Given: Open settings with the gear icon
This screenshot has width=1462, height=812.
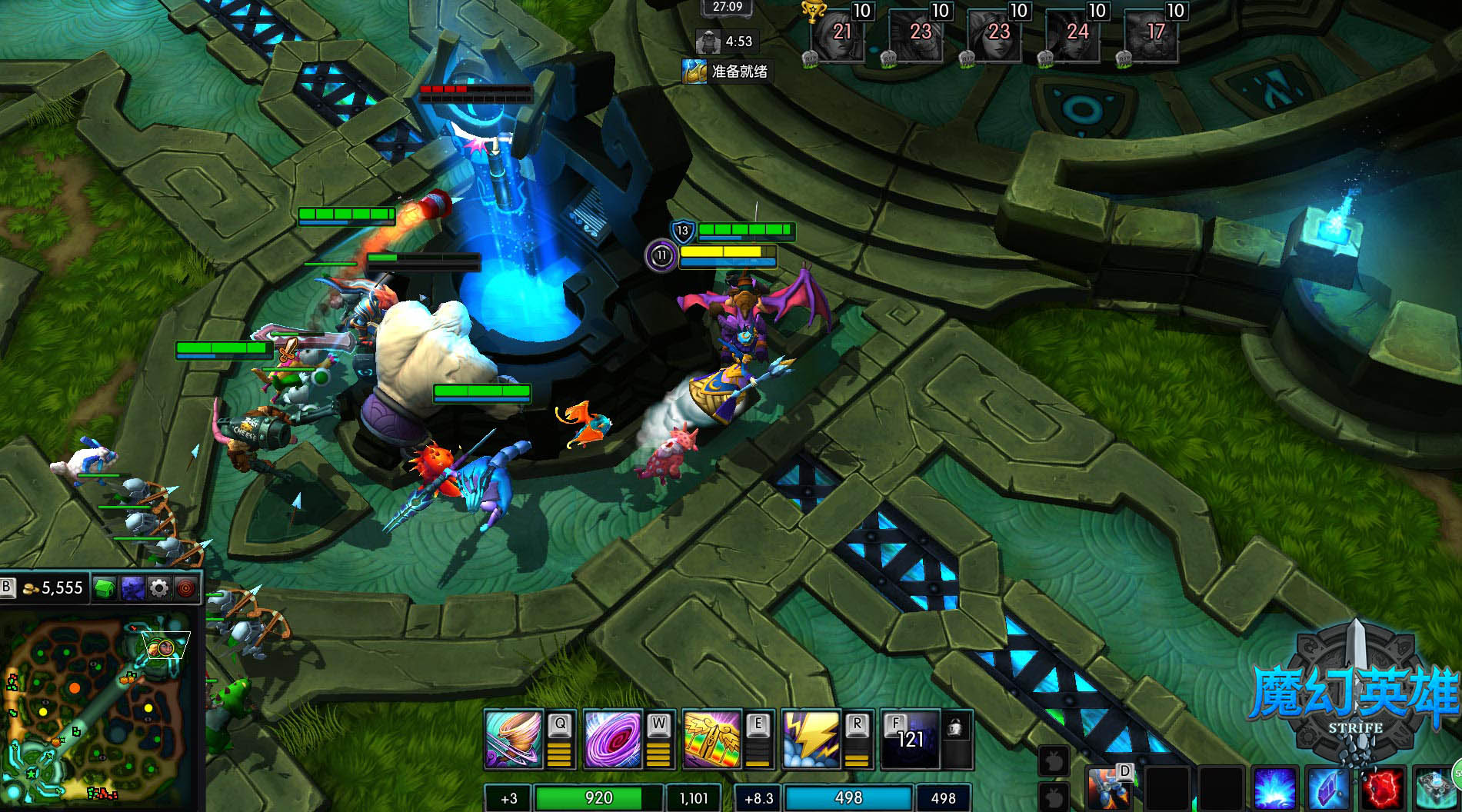Looking at the screenshot, I should [x=159, y=589].
